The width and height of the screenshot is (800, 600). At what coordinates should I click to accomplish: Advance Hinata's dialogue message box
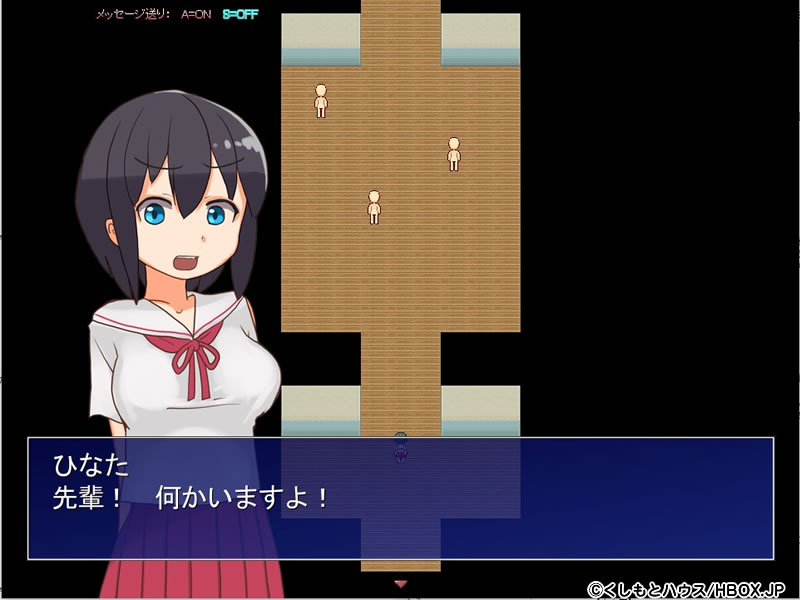pos(400,497)
